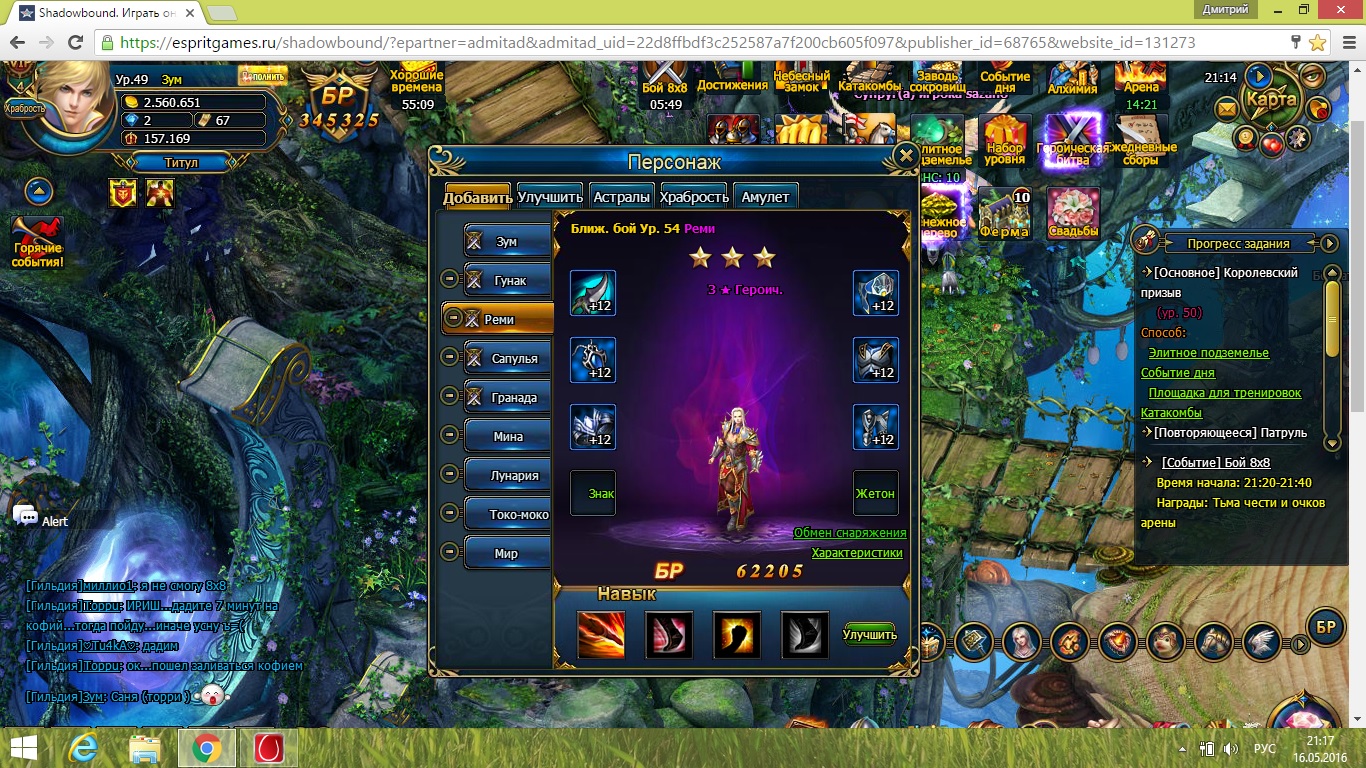
Task: Select the Жетон equipment slot
Action: (x=875, y=493)
